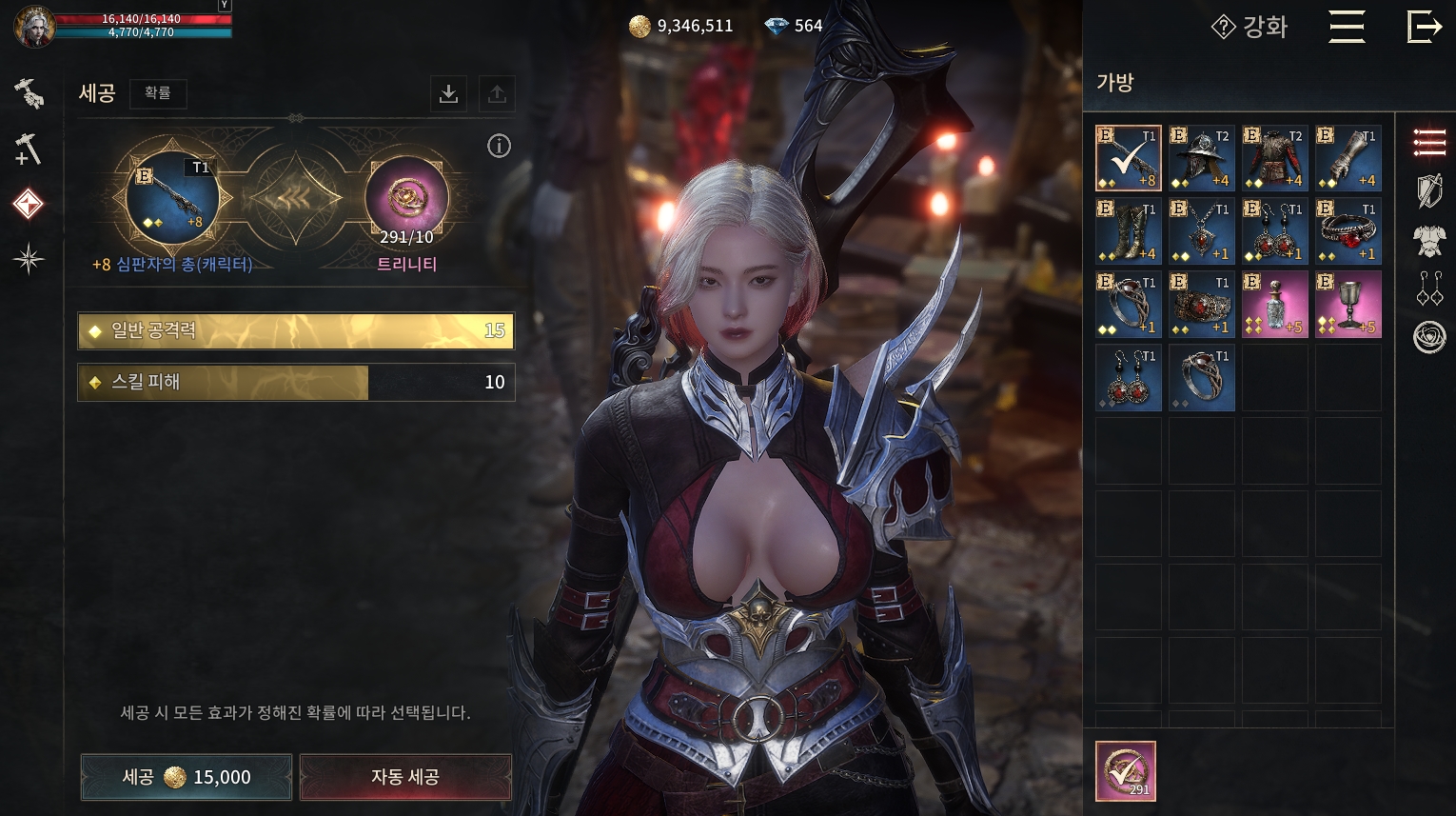Image resolution: width=1456 pixels, height=816 pixels.
Task: Open the 확률 probability info
Action: coord(158,93)
